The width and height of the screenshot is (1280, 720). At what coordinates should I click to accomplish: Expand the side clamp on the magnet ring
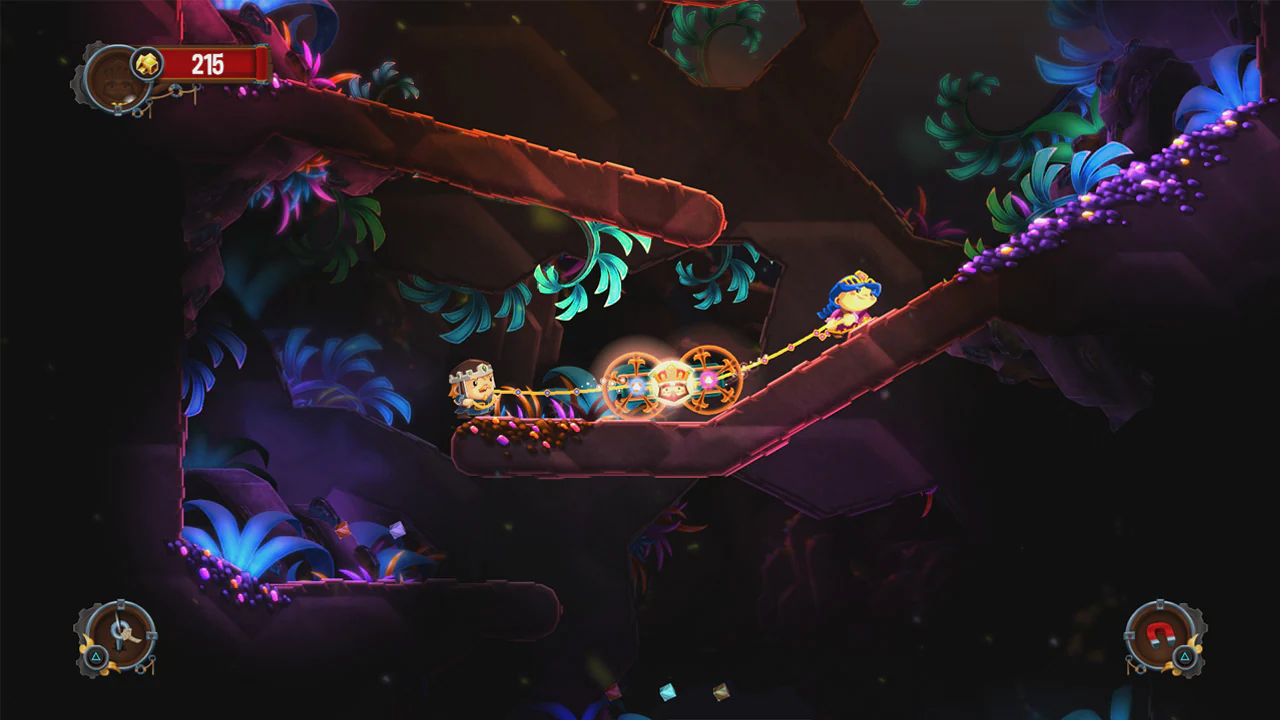coord(1130,634)
